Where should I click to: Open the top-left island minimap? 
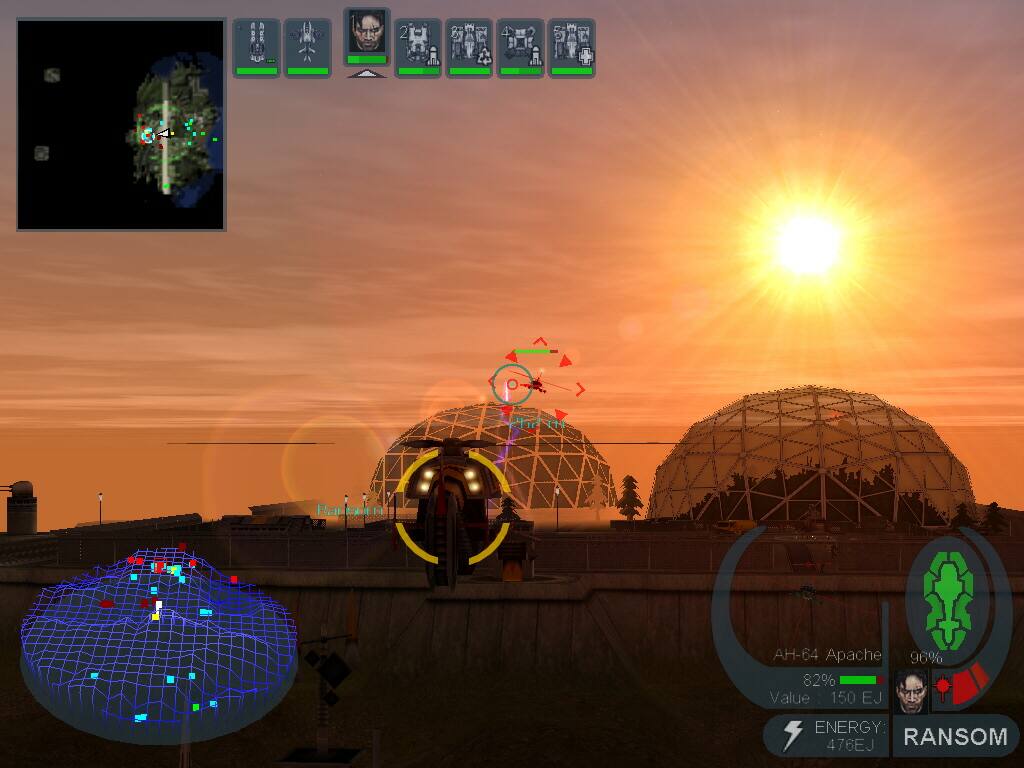click(121, 125)
